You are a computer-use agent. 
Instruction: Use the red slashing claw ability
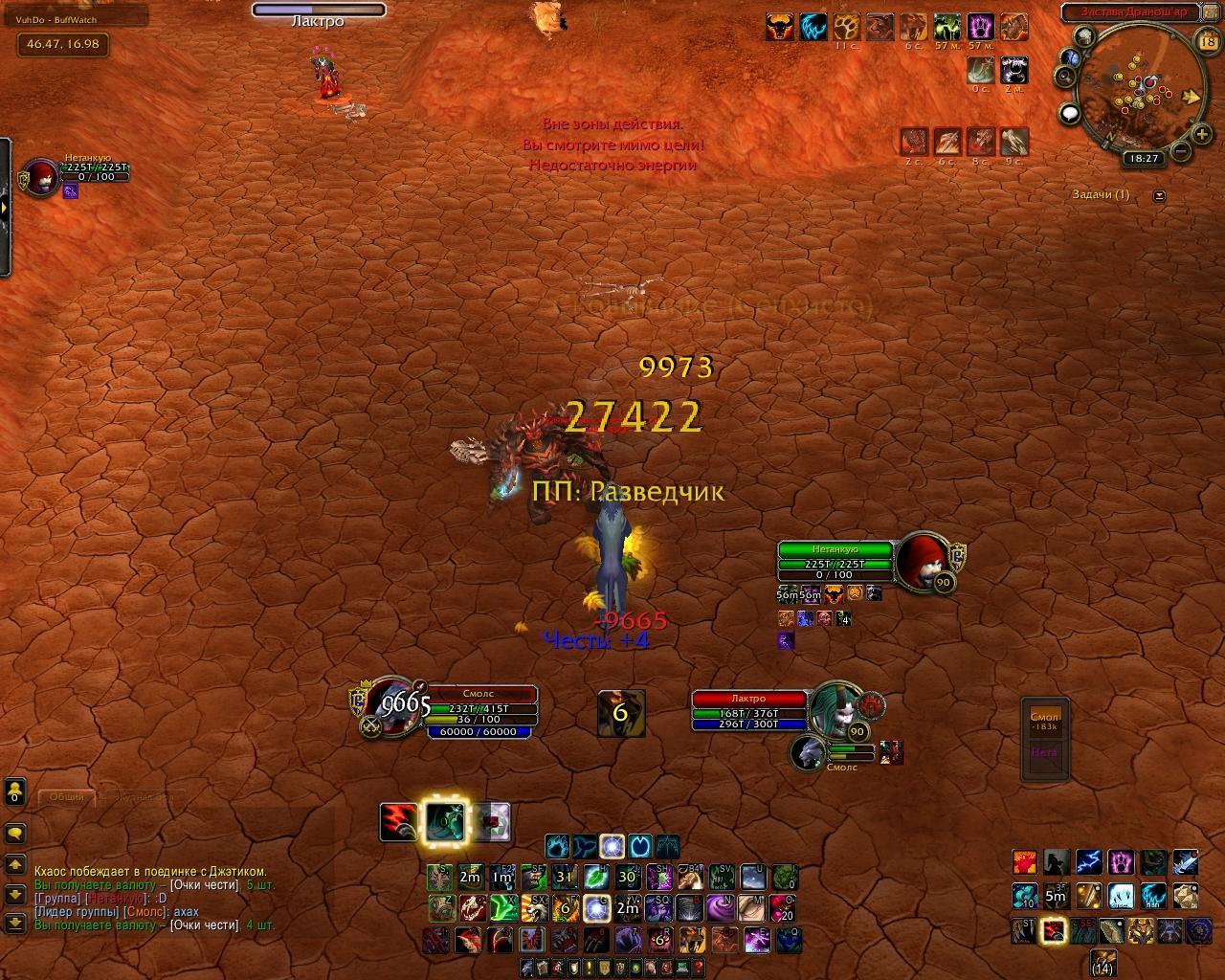tap(398, 822)
